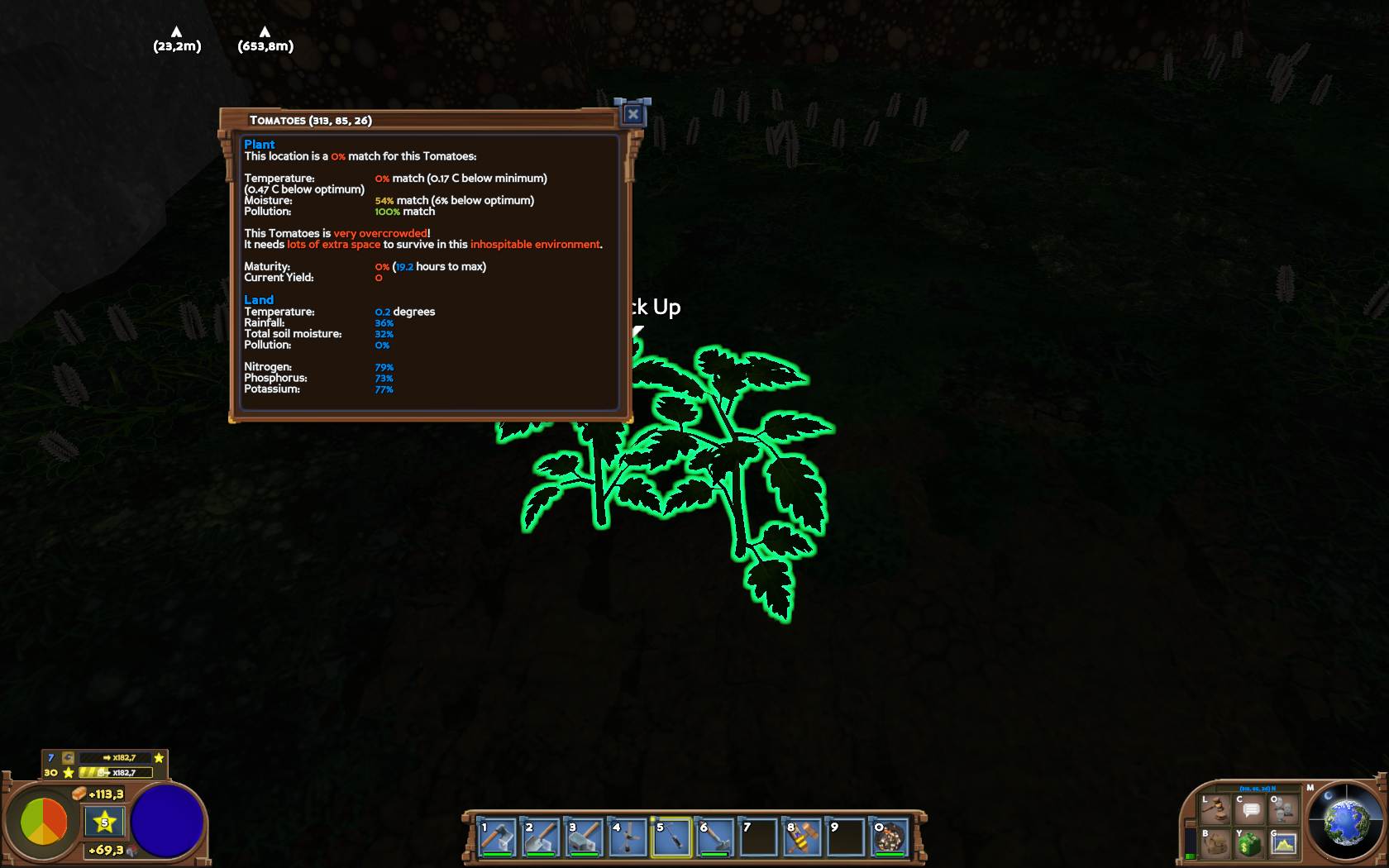The width and height of the screenshot is (1389, 868).
Task: Open your Backpack inventory icon
Action: [x=1215, y=844]
